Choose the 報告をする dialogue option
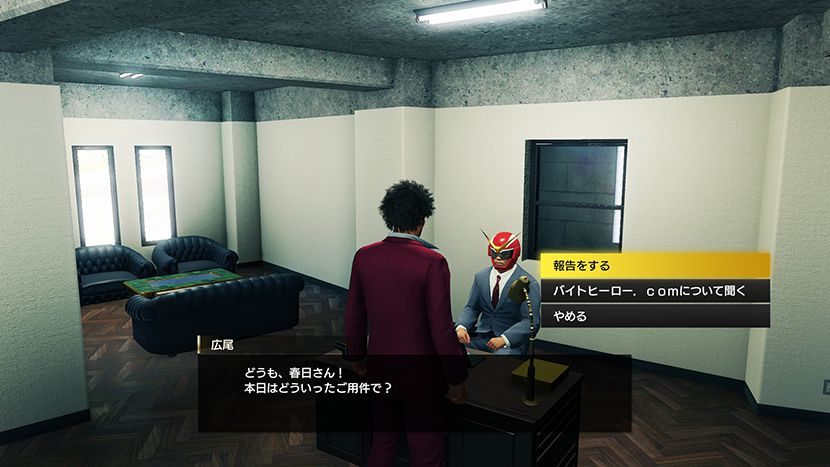The height and width of the screenshot is (467, 830). click(654, 266)
